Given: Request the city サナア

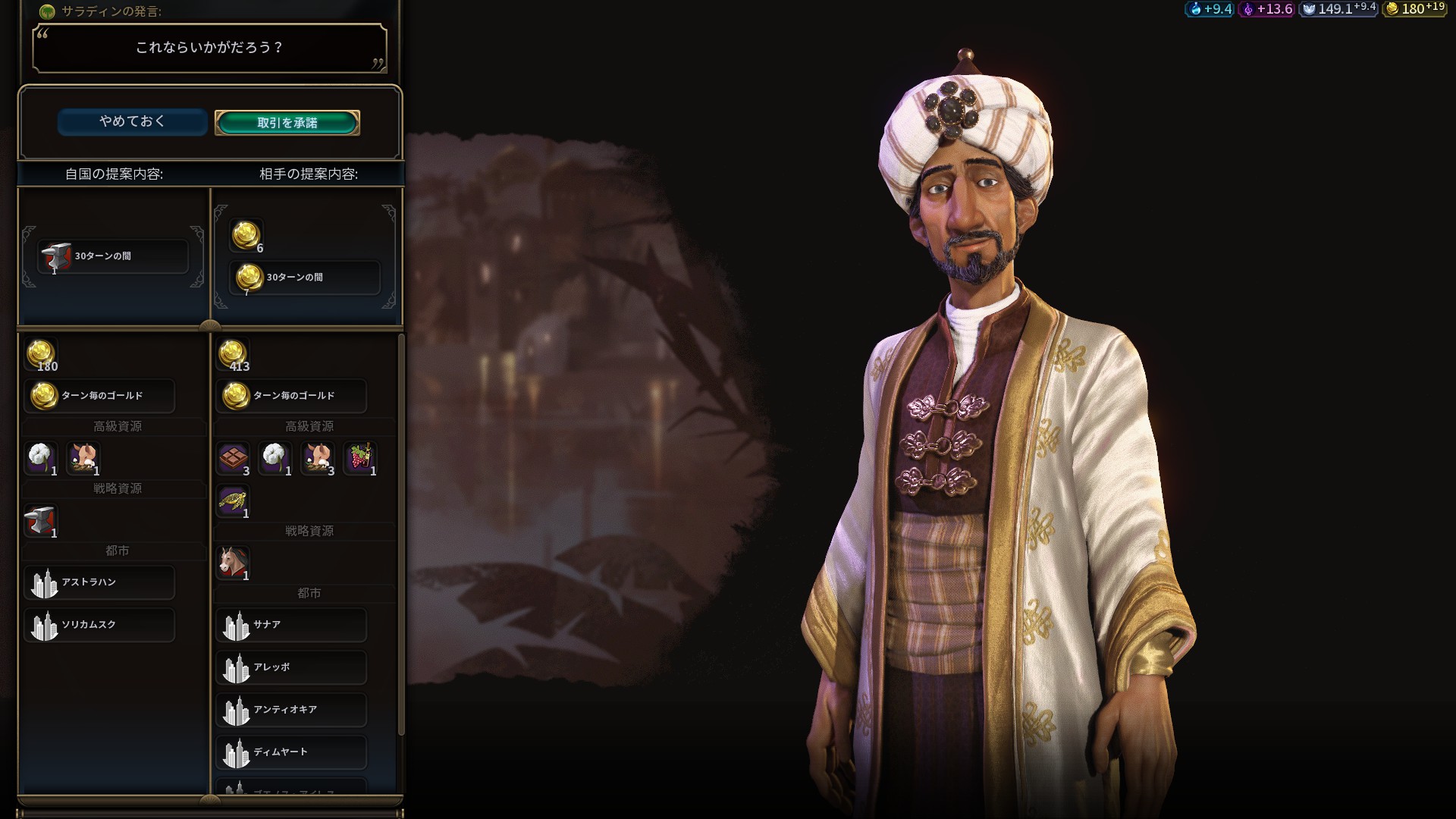Looking at the screenshot, I should coord(291,625).
